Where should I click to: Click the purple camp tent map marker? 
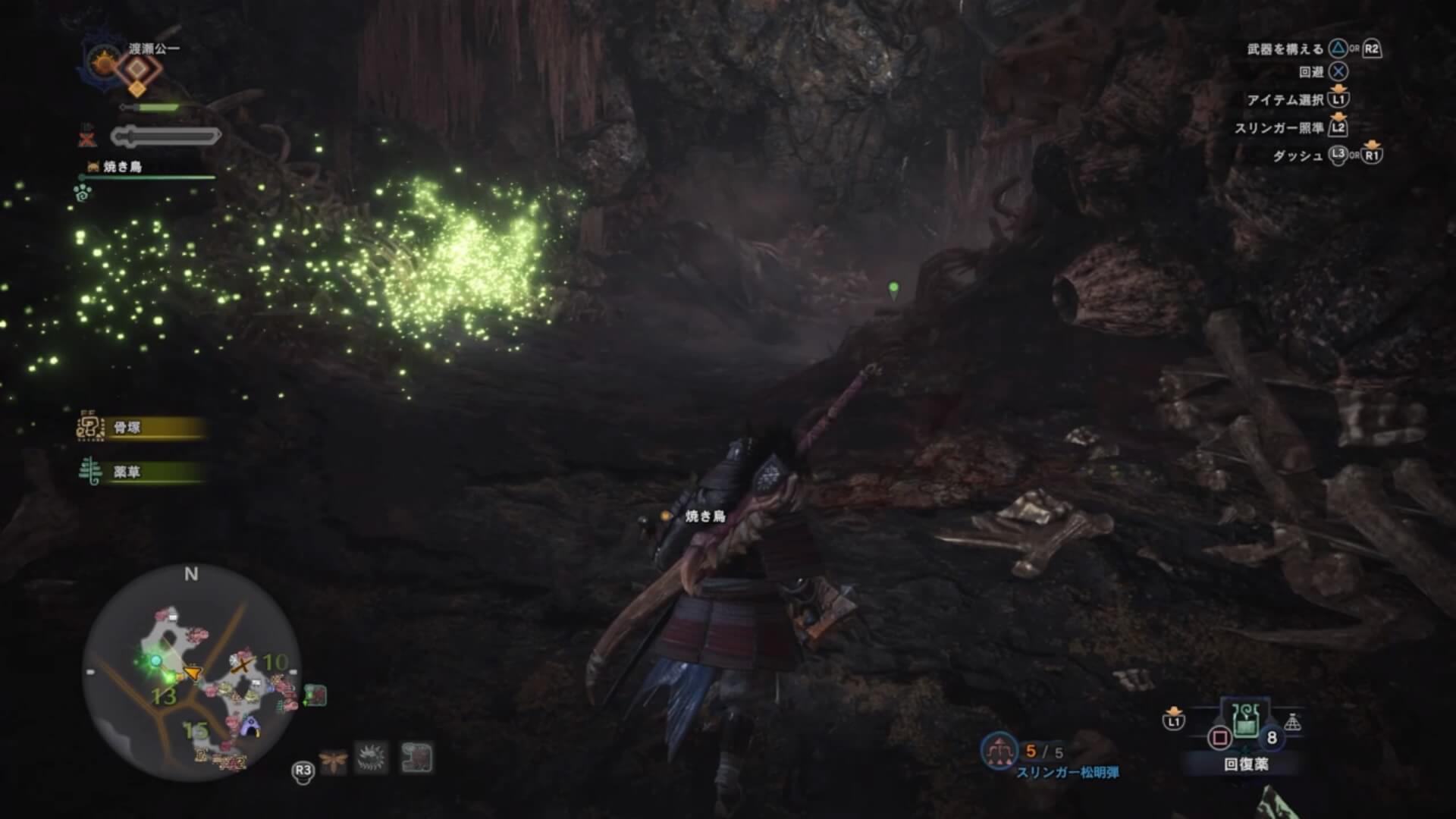(249, 726)
